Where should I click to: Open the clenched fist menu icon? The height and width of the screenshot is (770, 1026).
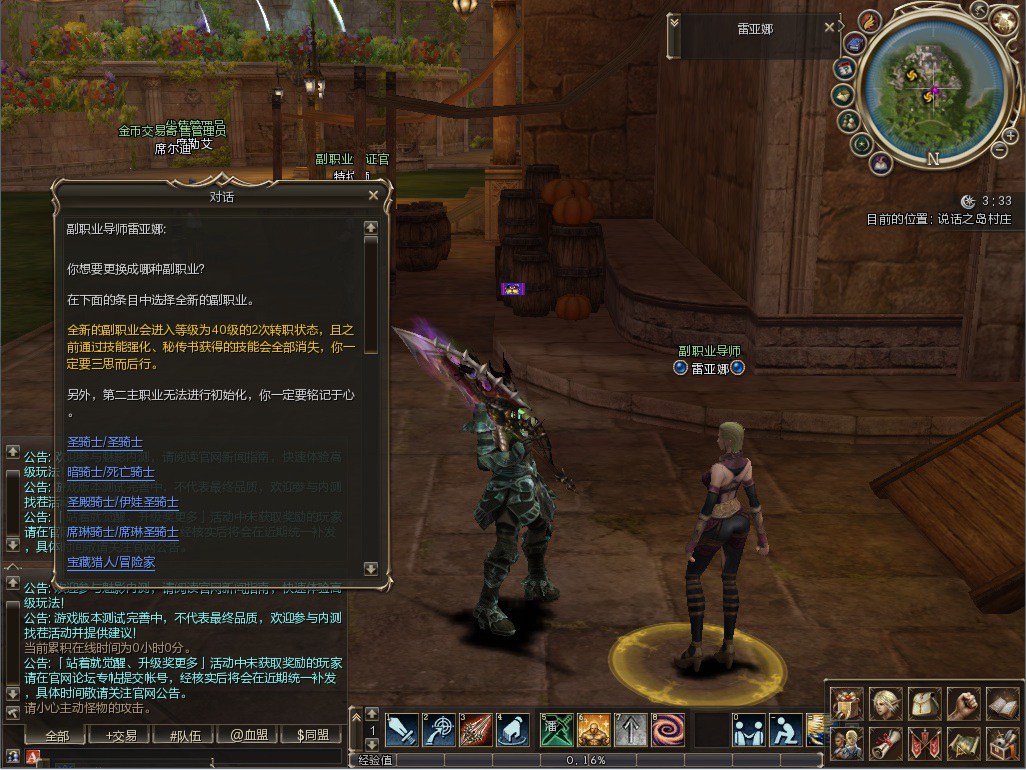coord(963,704)
